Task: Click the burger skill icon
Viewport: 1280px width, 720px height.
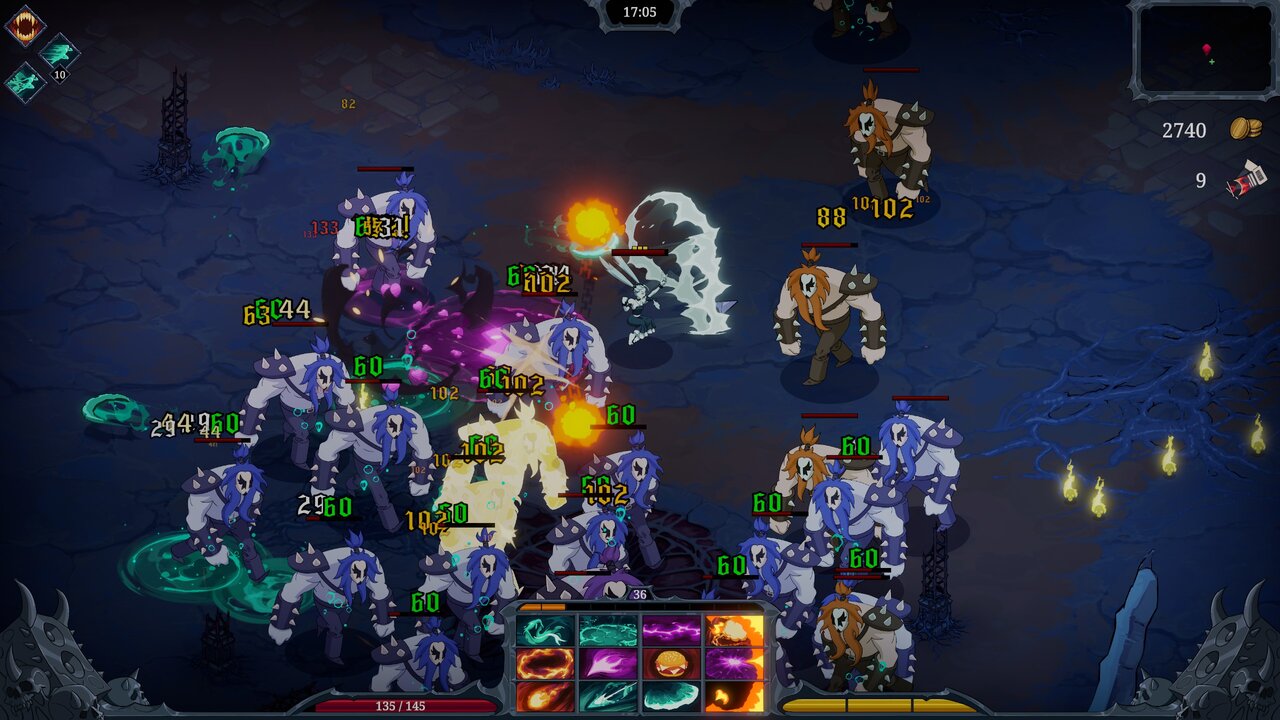Action: click(x=671, y=663)
